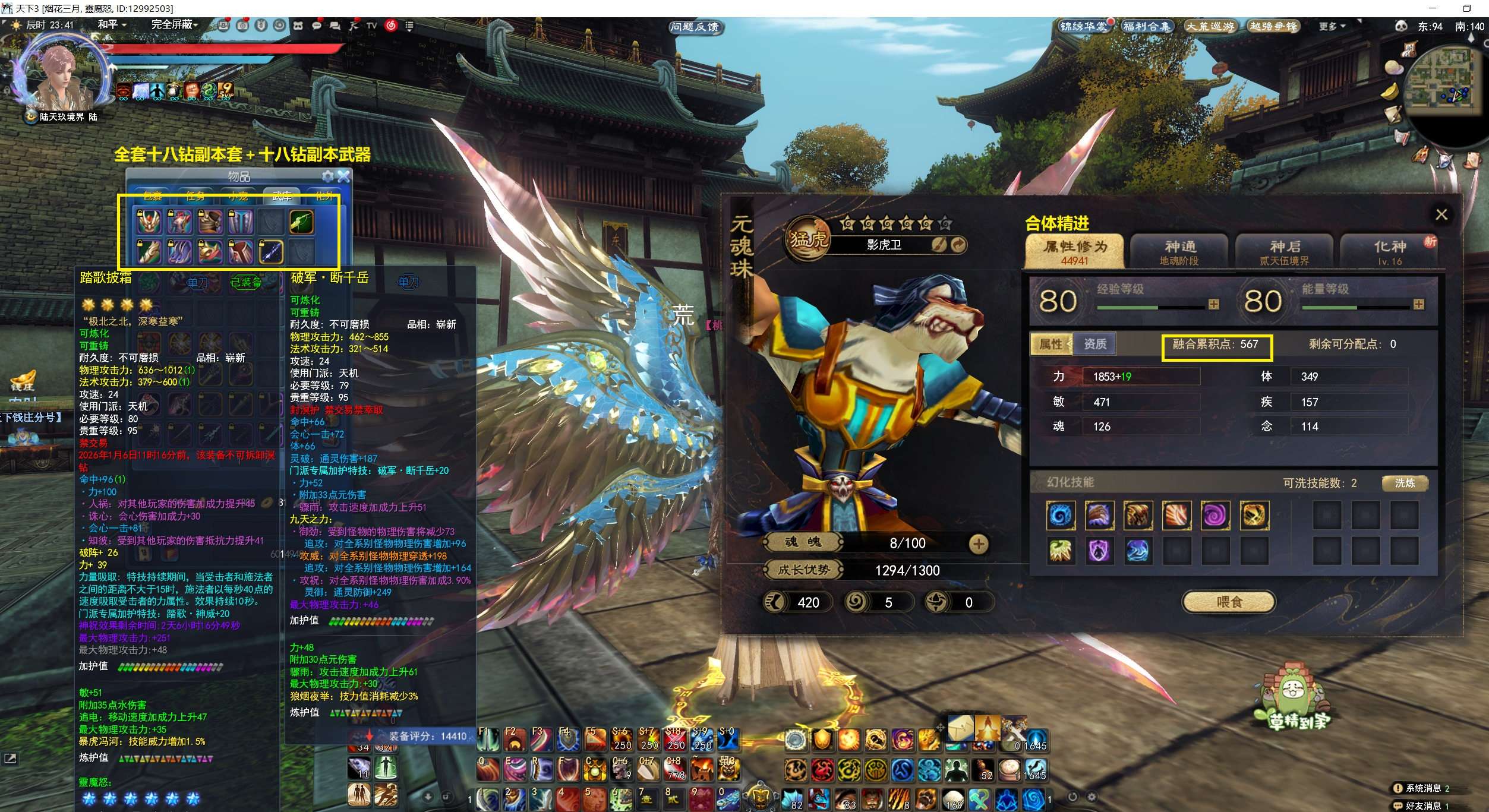Open 系统消息 notifications

tap(1424, 788)
